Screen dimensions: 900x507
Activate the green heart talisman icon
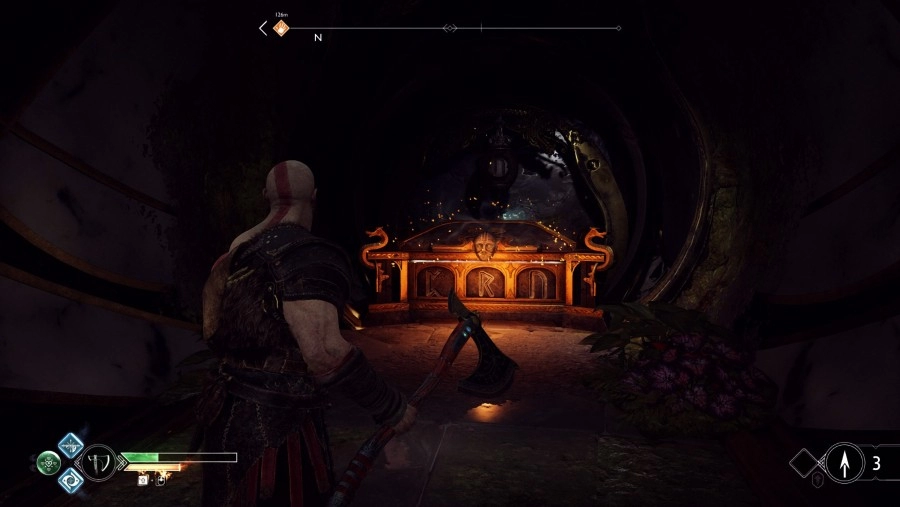click(48, 463)
